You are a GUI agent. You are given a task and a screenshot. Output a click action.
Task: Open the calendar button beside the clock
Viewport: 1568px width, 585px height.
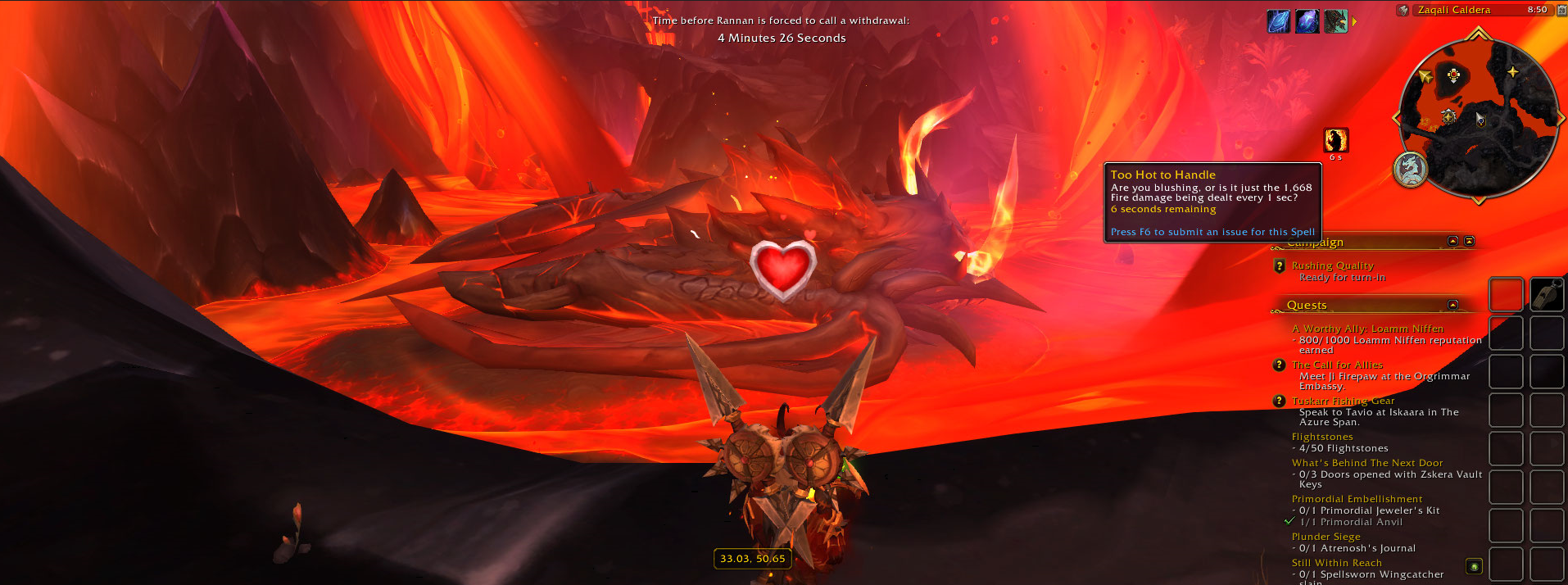pyautogui.click(x=1561, y=11)
